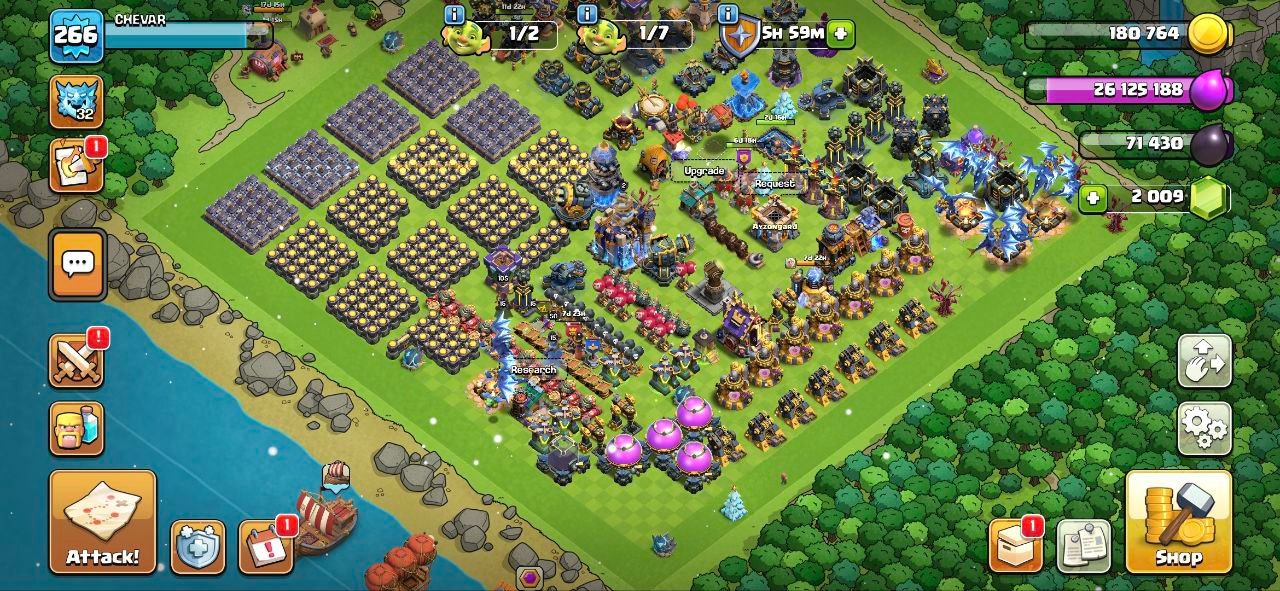Add shield time with green plus
The width and height of the screenshot is (1280, 591).
pyautogui.click(x=840, y=33)
